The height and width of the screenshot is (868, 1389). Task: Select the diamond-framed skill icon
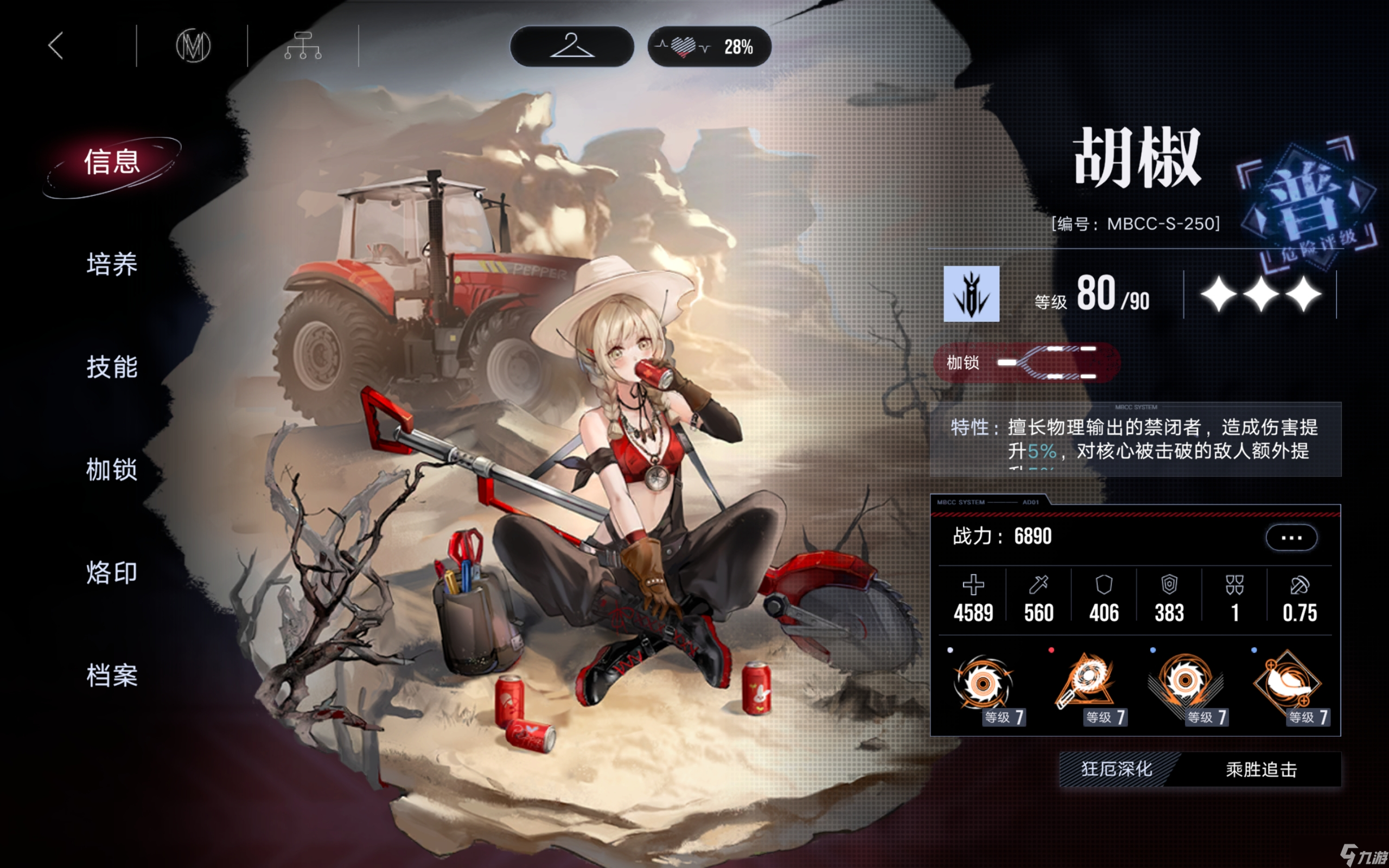(x=1288, y=683)
